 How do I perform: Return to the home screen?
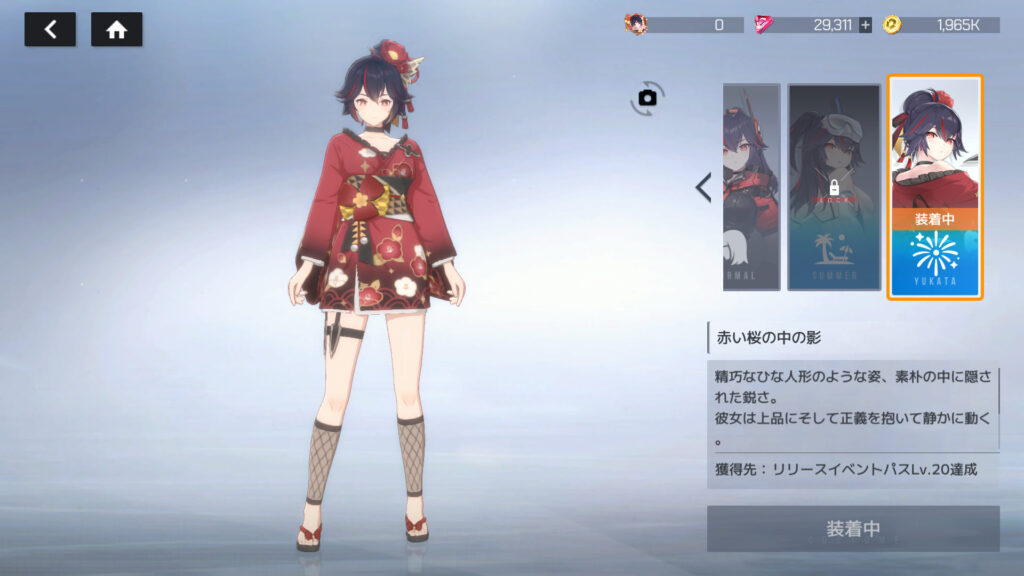(x=116, y=30)
